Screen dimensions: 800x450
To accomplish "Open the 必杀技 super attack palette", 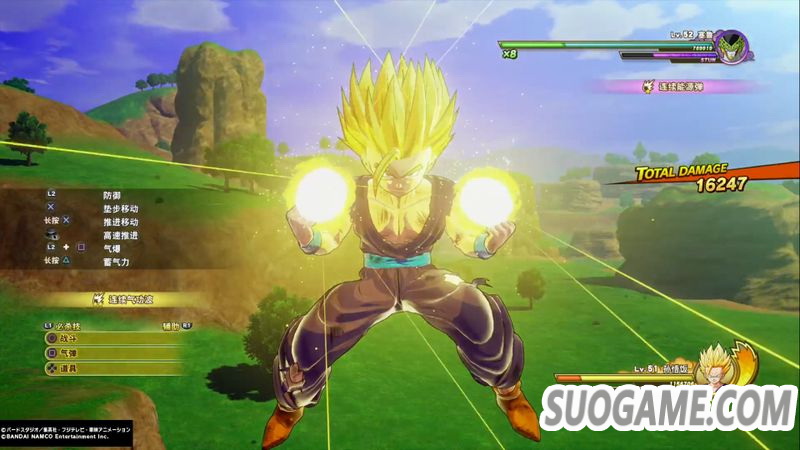I will click(66, 325).
